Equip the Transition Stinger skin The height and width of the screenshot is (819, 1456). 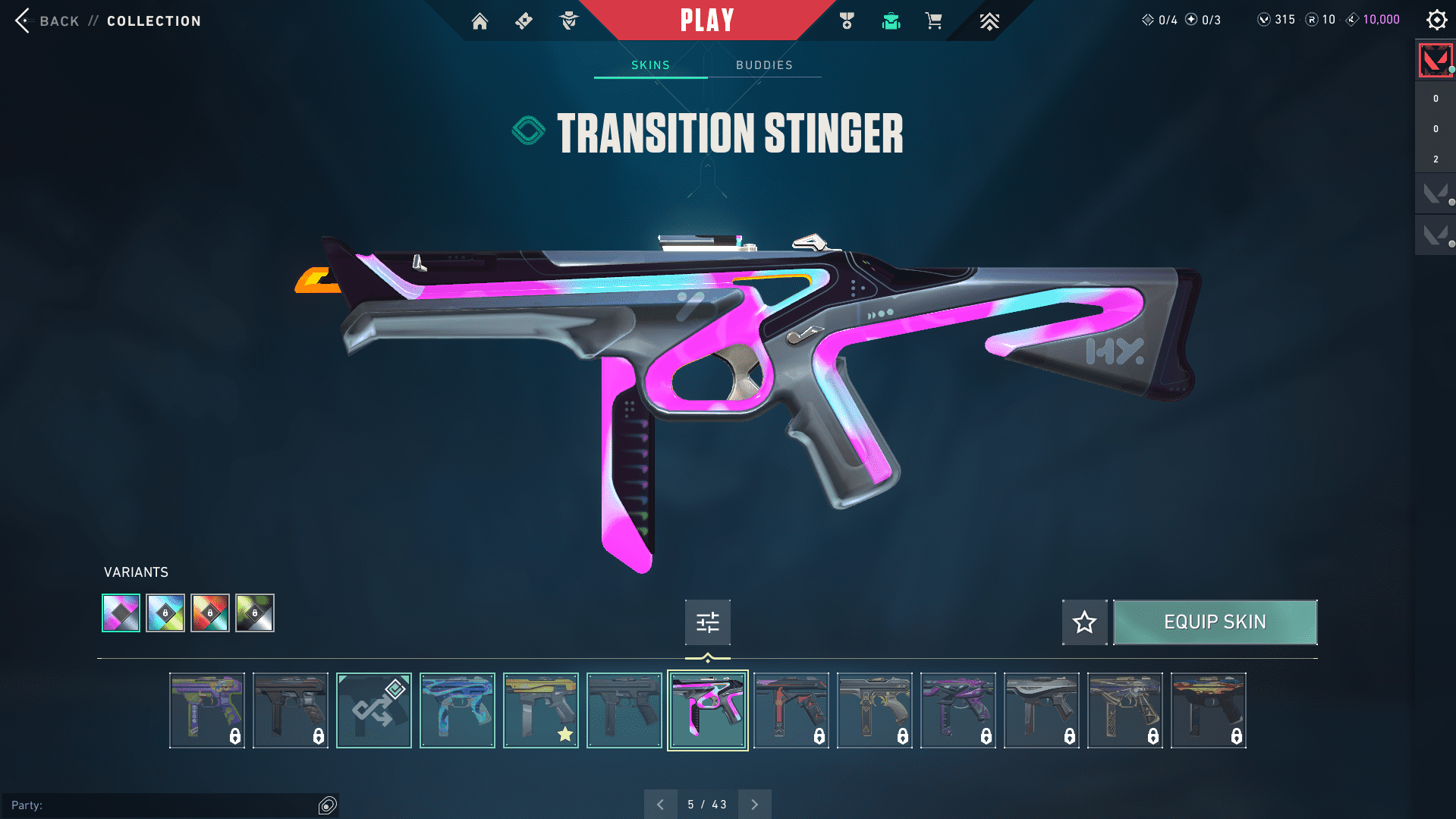(1215, 622)
